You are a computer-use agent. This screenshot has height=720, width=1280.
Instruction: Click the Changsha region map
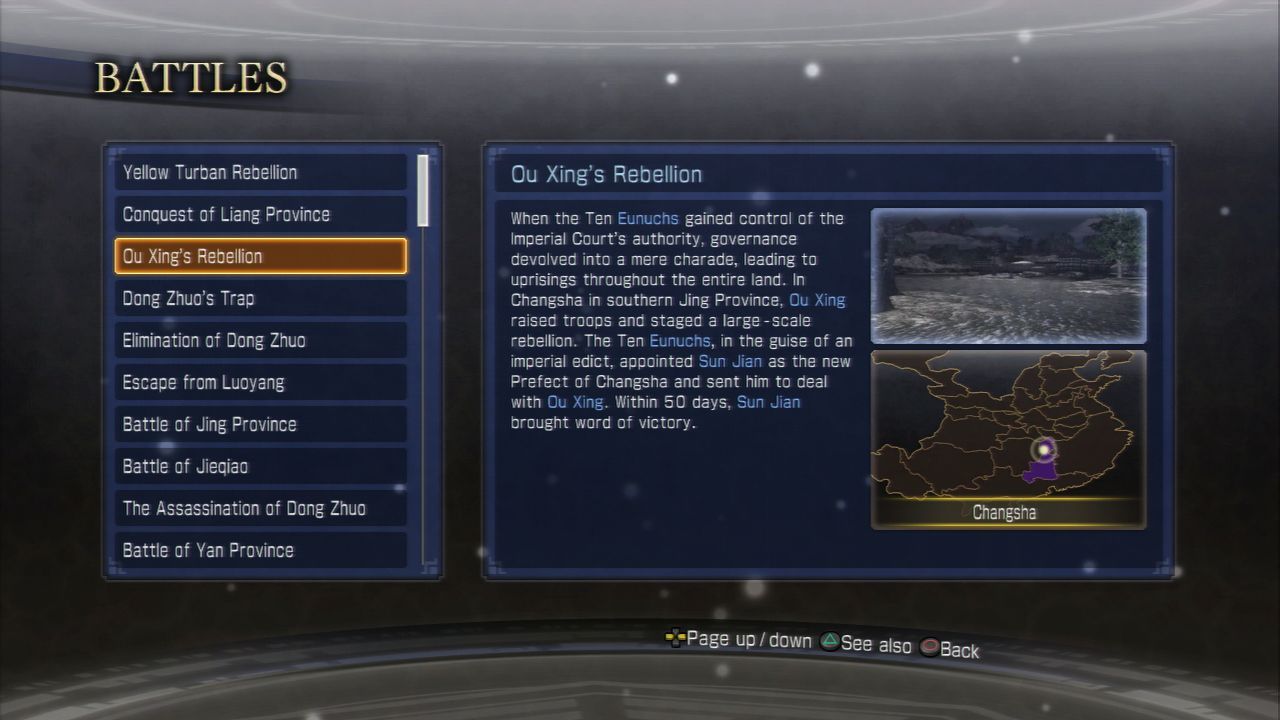(x=1008, y=438)
